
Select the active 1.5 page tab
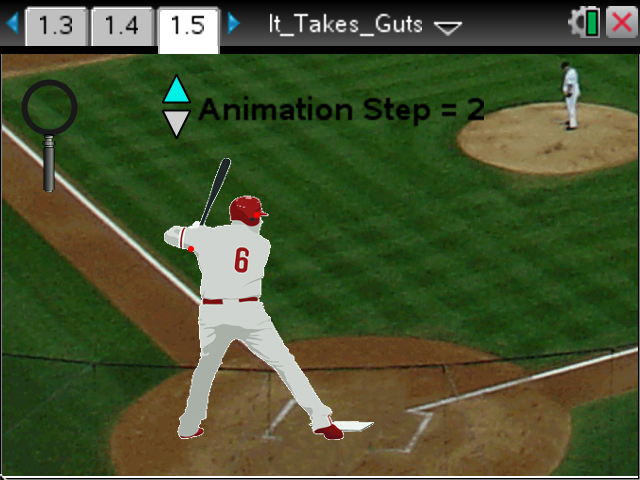(x=188, y=26)
